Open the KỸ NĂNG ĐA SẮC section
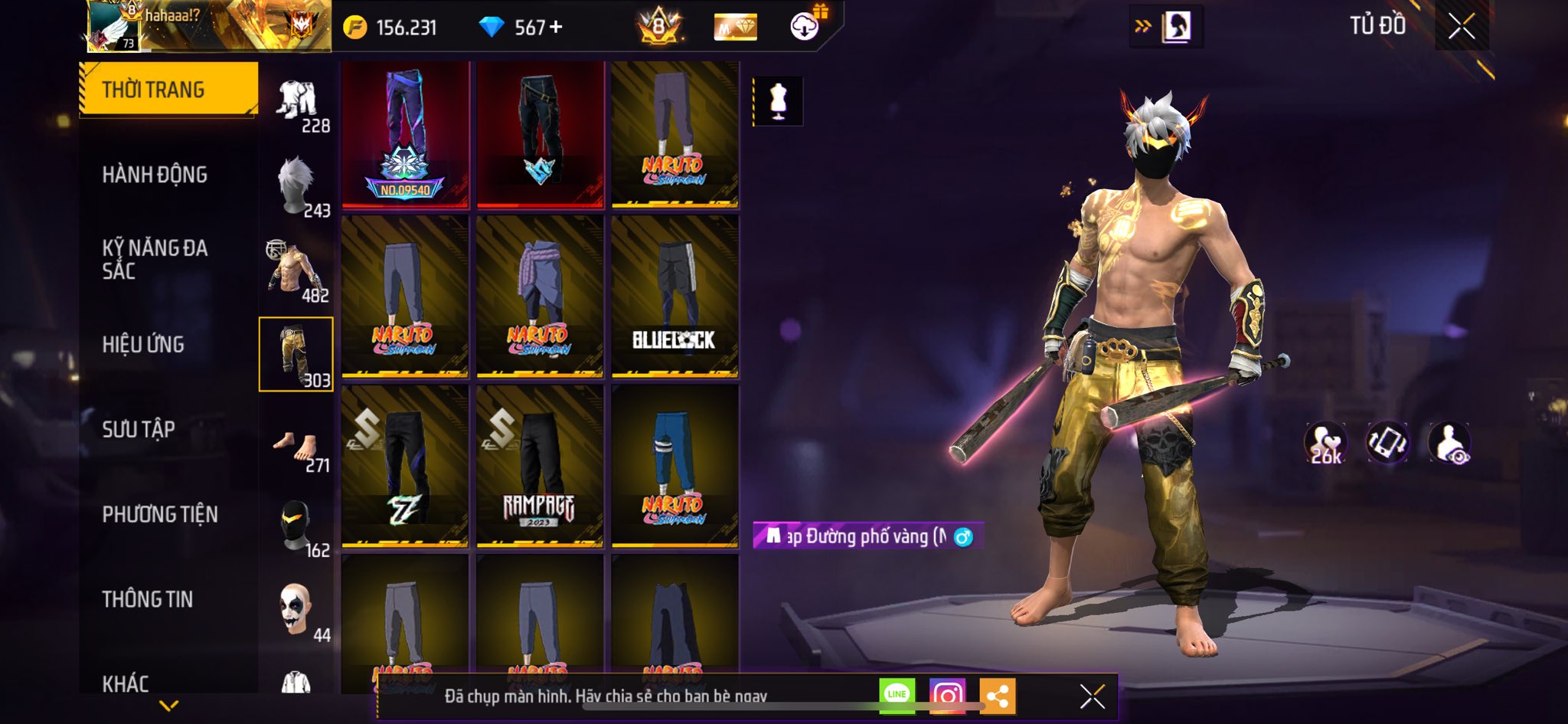 pyautogui.click(x=155, y=259)
